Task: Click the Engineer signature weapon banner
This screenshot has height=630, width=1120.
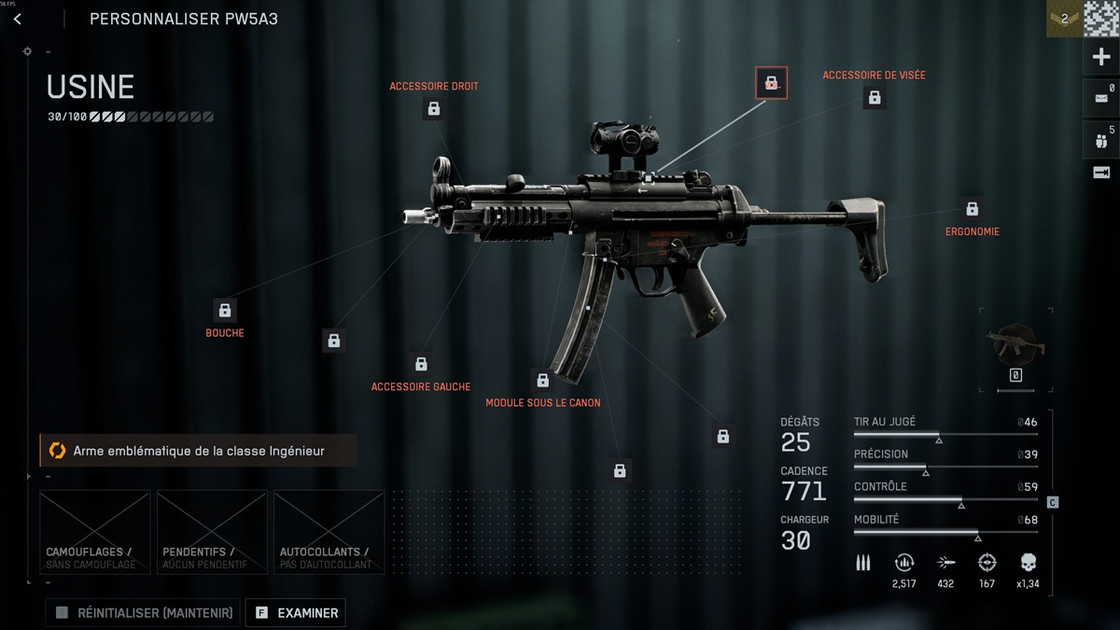Action: (x=198, y=451)
